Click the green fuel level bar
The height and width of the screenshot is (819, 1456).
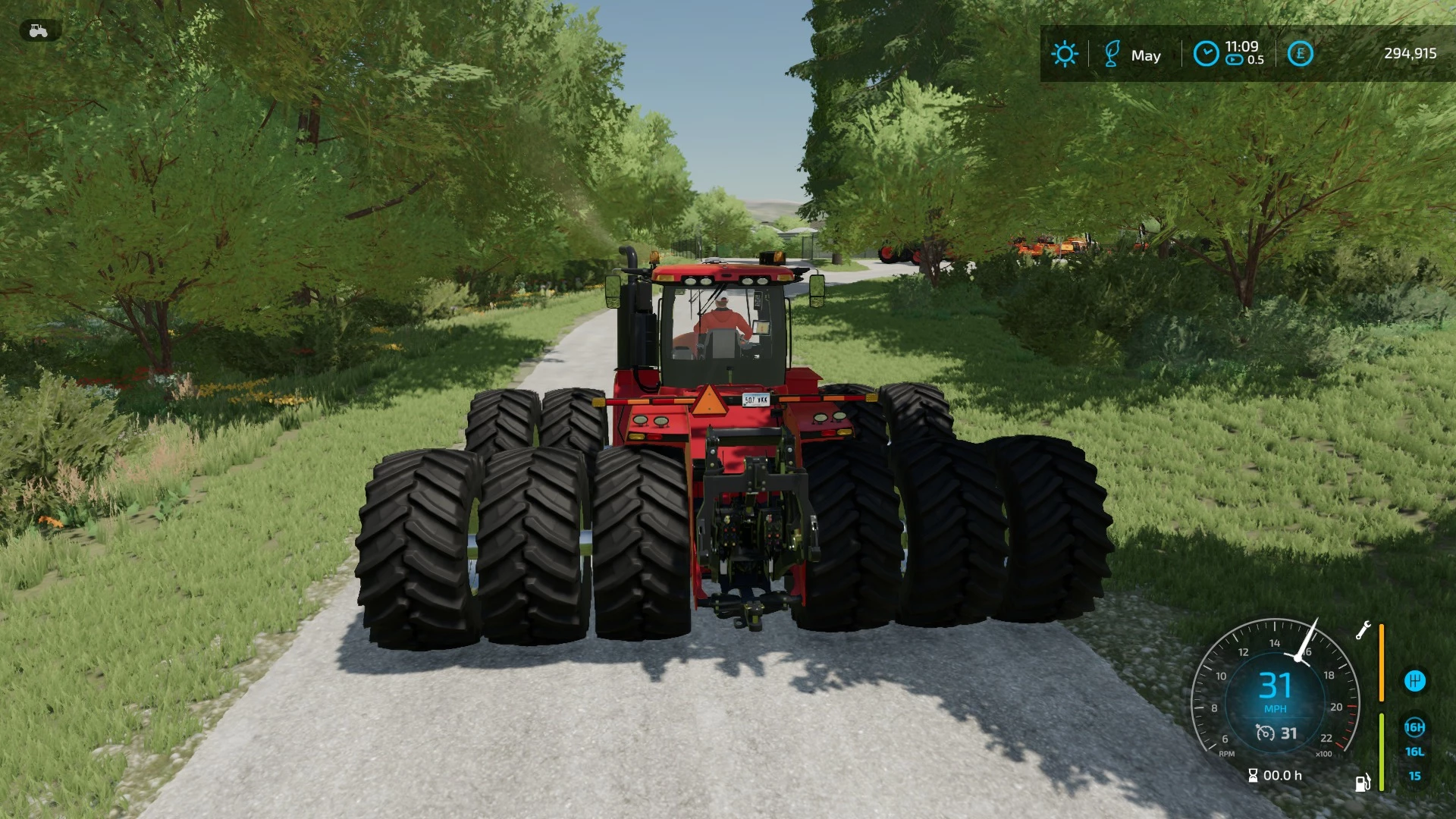(x=1381, y=751)
